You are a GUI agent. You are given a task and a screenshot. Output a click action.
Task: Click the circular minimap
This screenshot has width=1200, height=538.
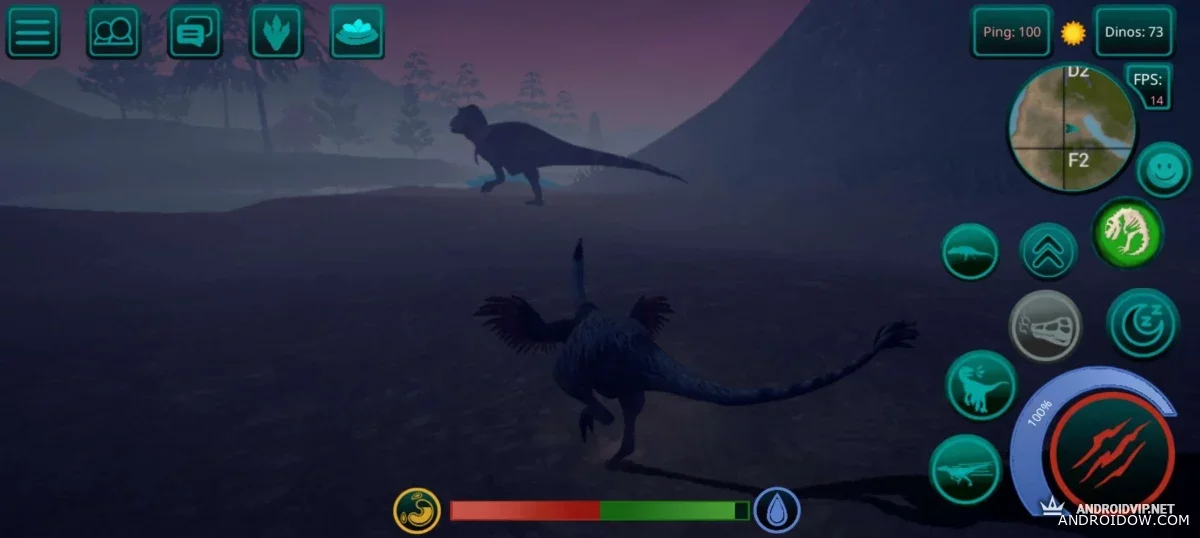(x=1071, y=128)
